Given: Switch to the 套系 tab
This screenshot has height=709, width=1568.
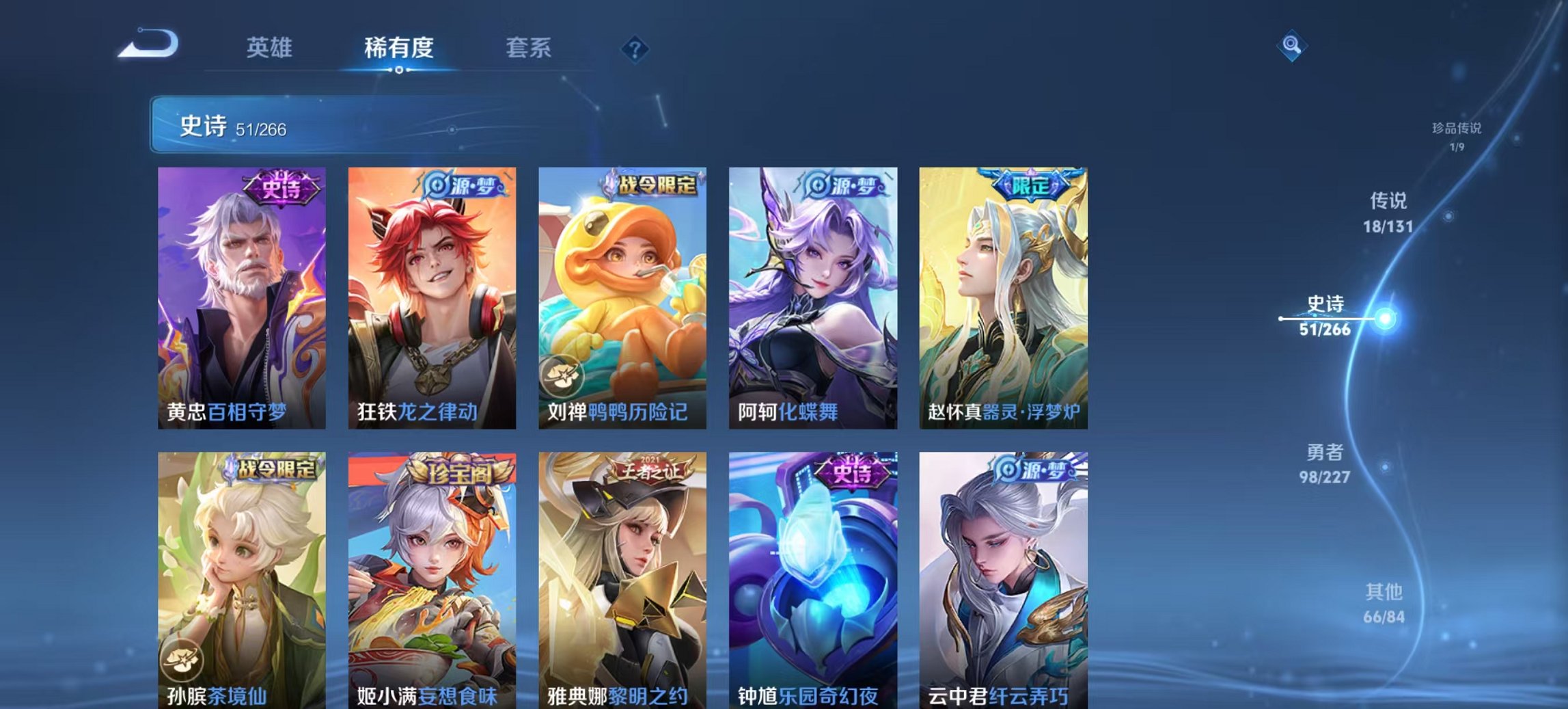Looking at the screenshot, I should (x=529, y=48).
